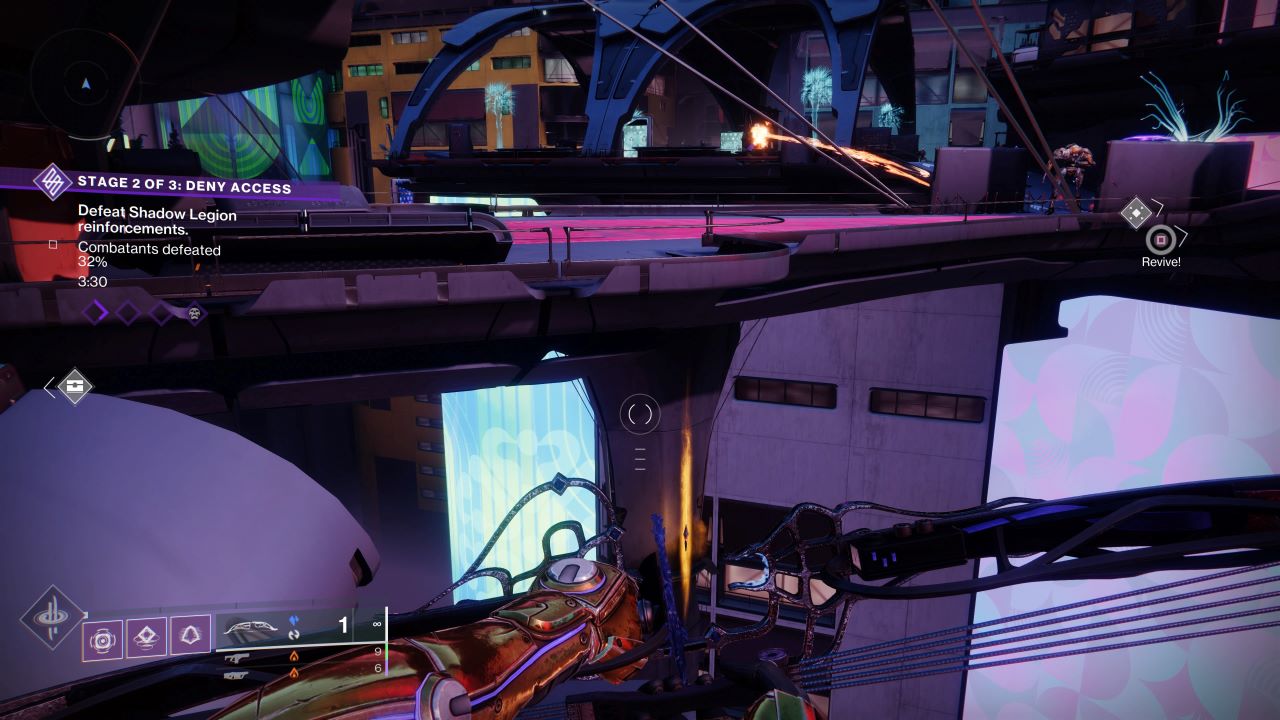The height and width of the screenshot is (720, 1280).
Task: Click the hand cannon weapon icon
Action: tap(237, 658)
